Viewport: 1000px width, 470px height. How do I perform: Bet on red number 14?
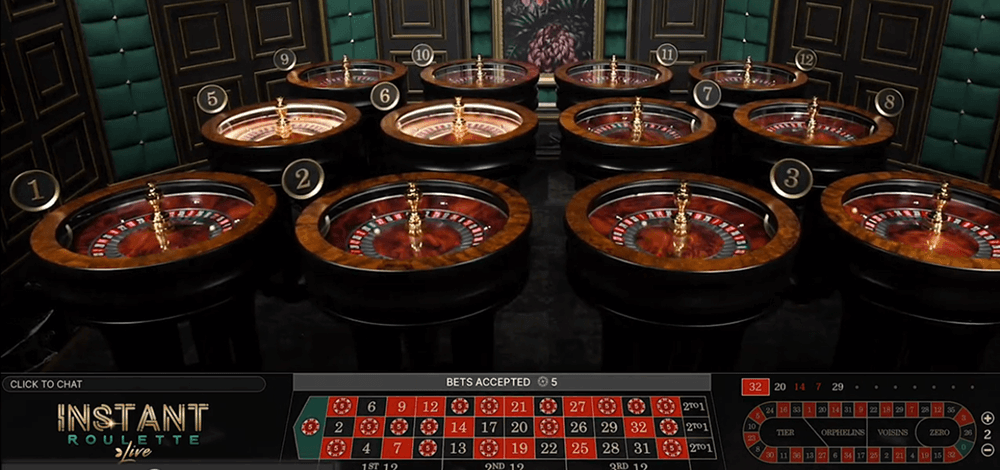pyautogui.click(x=459, y=427)
